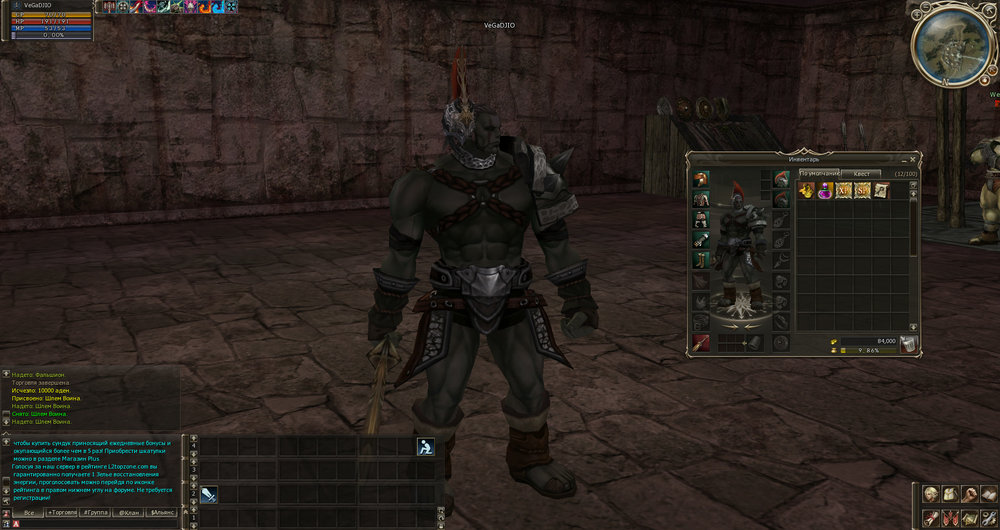Image resolution: width=1000 pixels, height=530 pixels.
Task: Switch chat to the Все tab
Action: (x=29, y=512)
